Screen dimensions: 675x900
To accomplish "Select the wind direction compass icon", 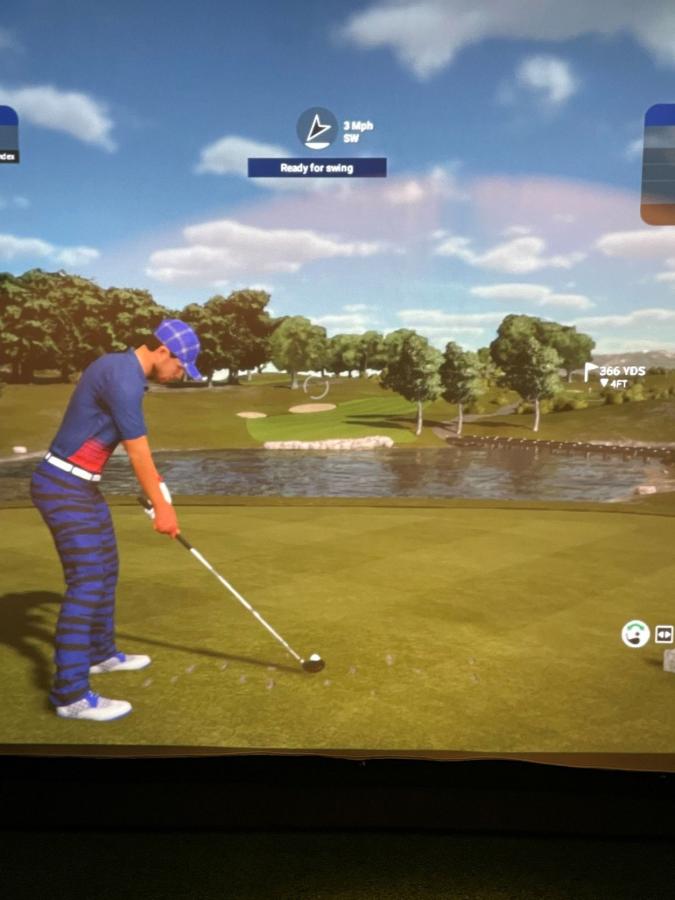I will [317, 128].
